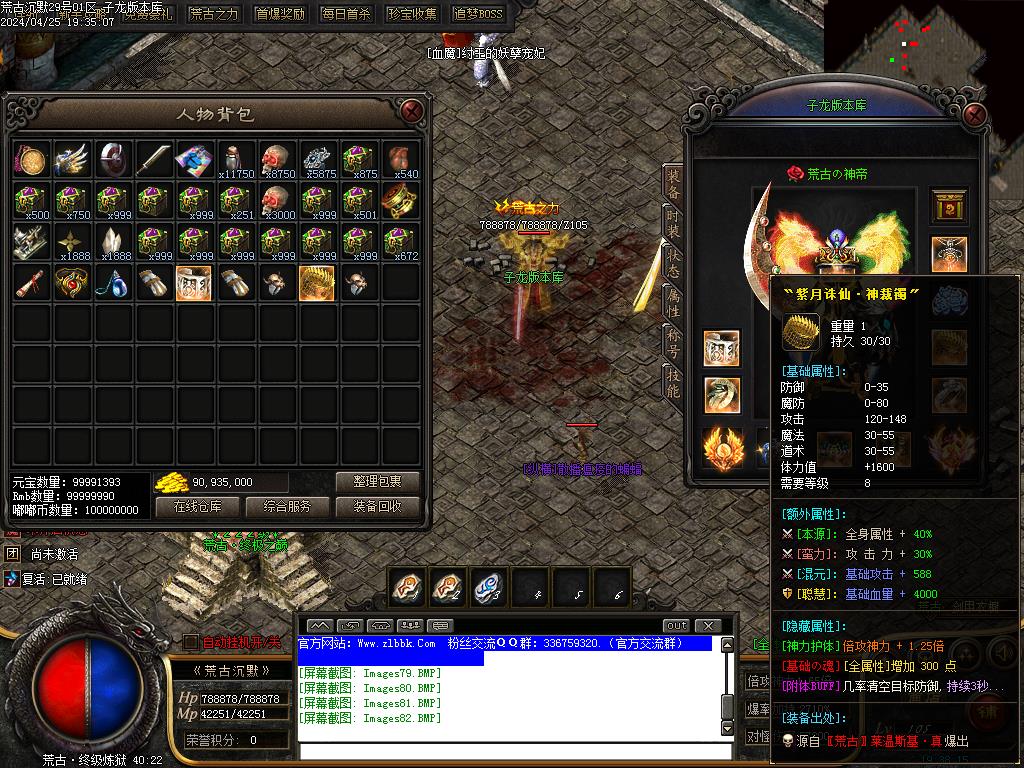Close the 人物背包 inventory window
This screenshot has width=1024, height=768.
[411, 113]
